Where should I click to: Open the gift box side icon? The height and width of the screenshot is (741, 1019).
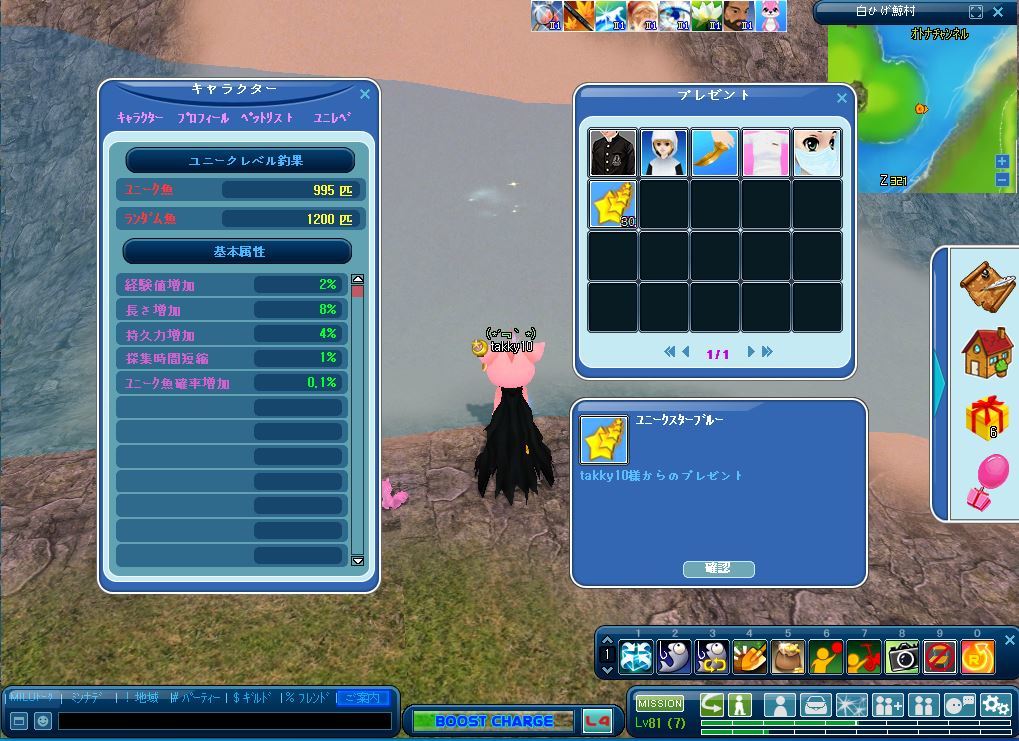pyautogui.click(x=987, y=416)
